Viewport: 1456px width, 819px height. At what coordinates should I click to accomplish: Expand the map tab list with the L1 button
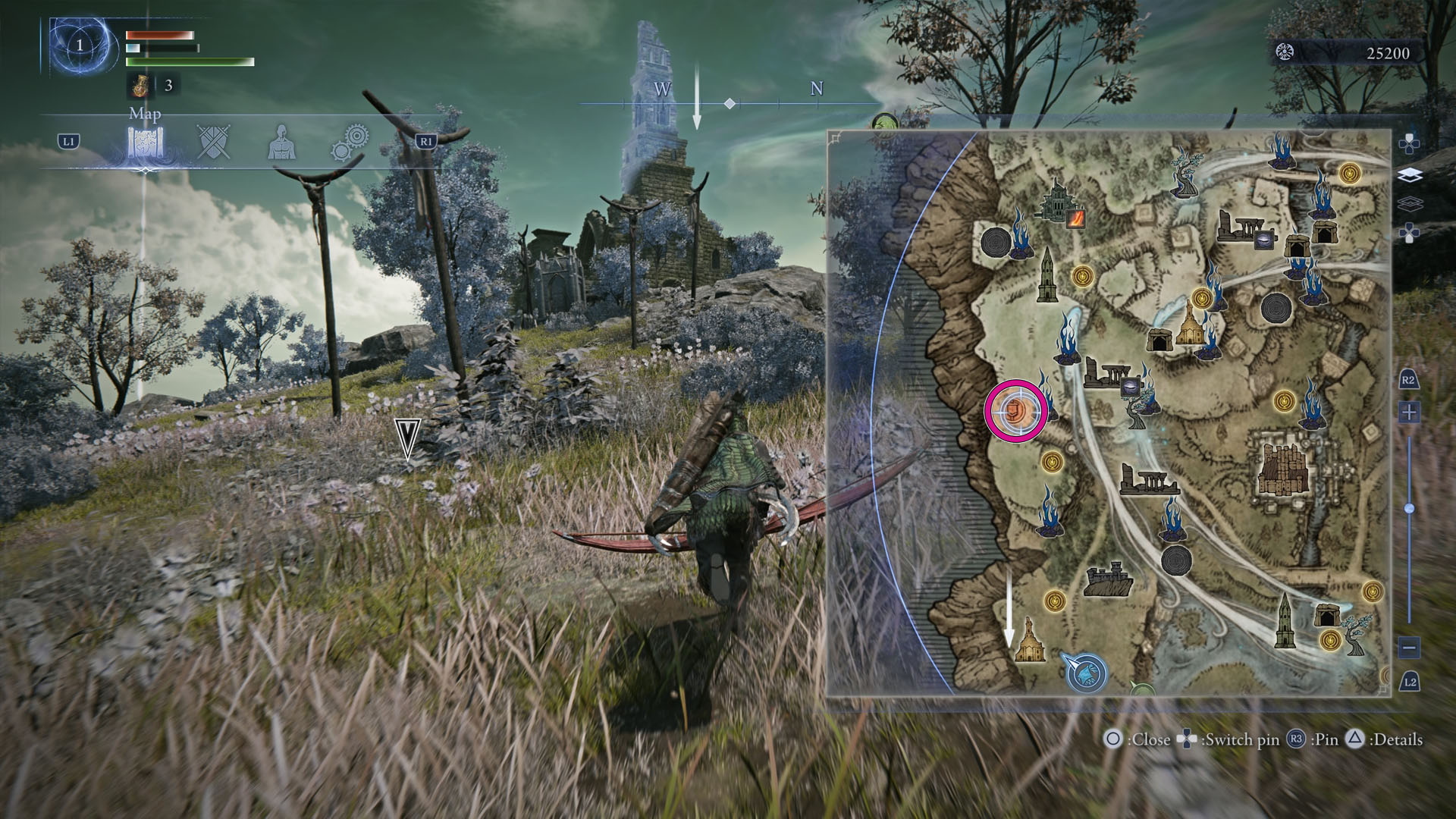tap(68, 142)
